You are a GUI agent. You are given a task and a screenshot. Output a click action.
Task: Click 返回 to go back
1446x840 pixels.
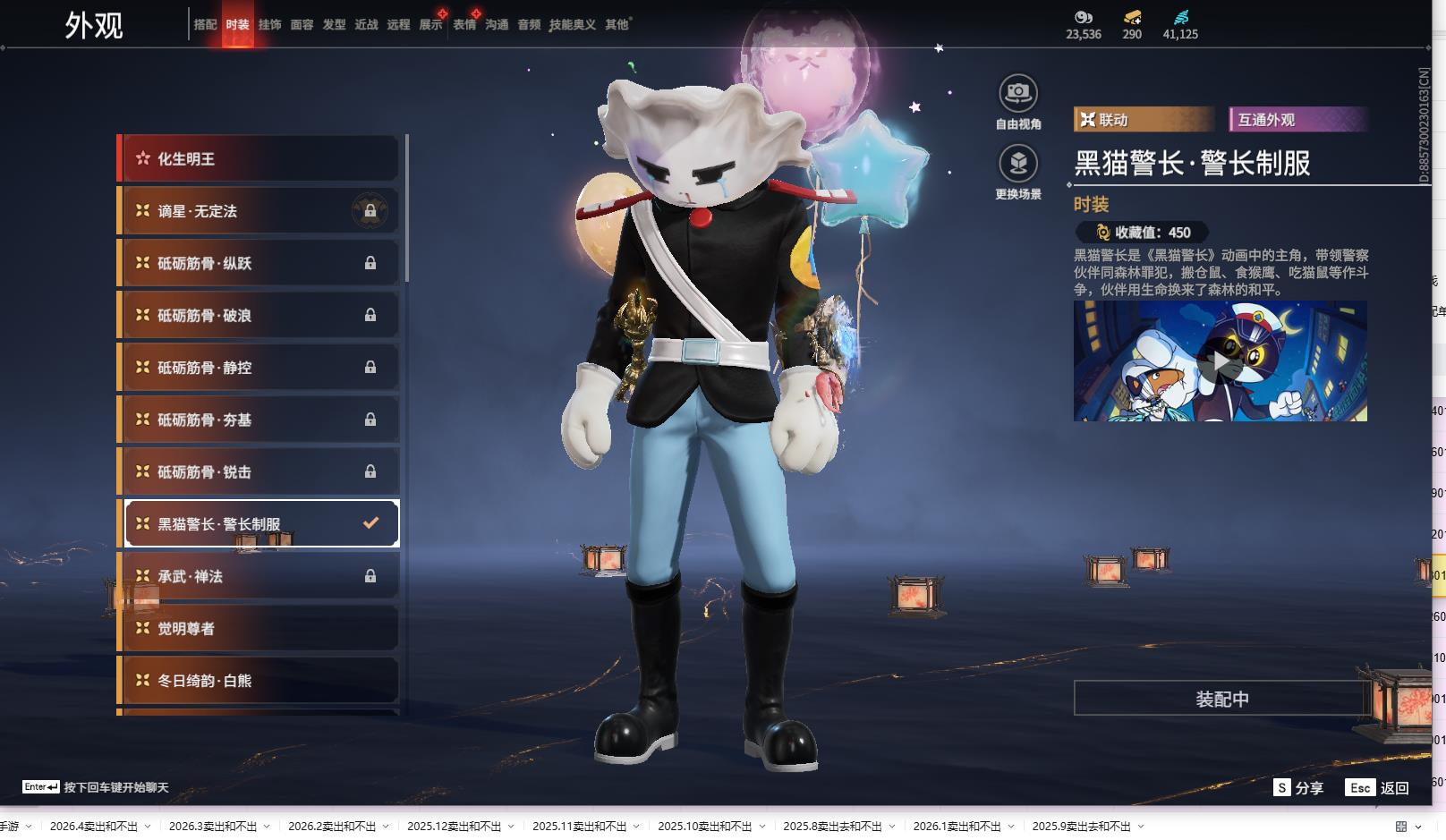pyautogui.click(x=1378, y=788)
